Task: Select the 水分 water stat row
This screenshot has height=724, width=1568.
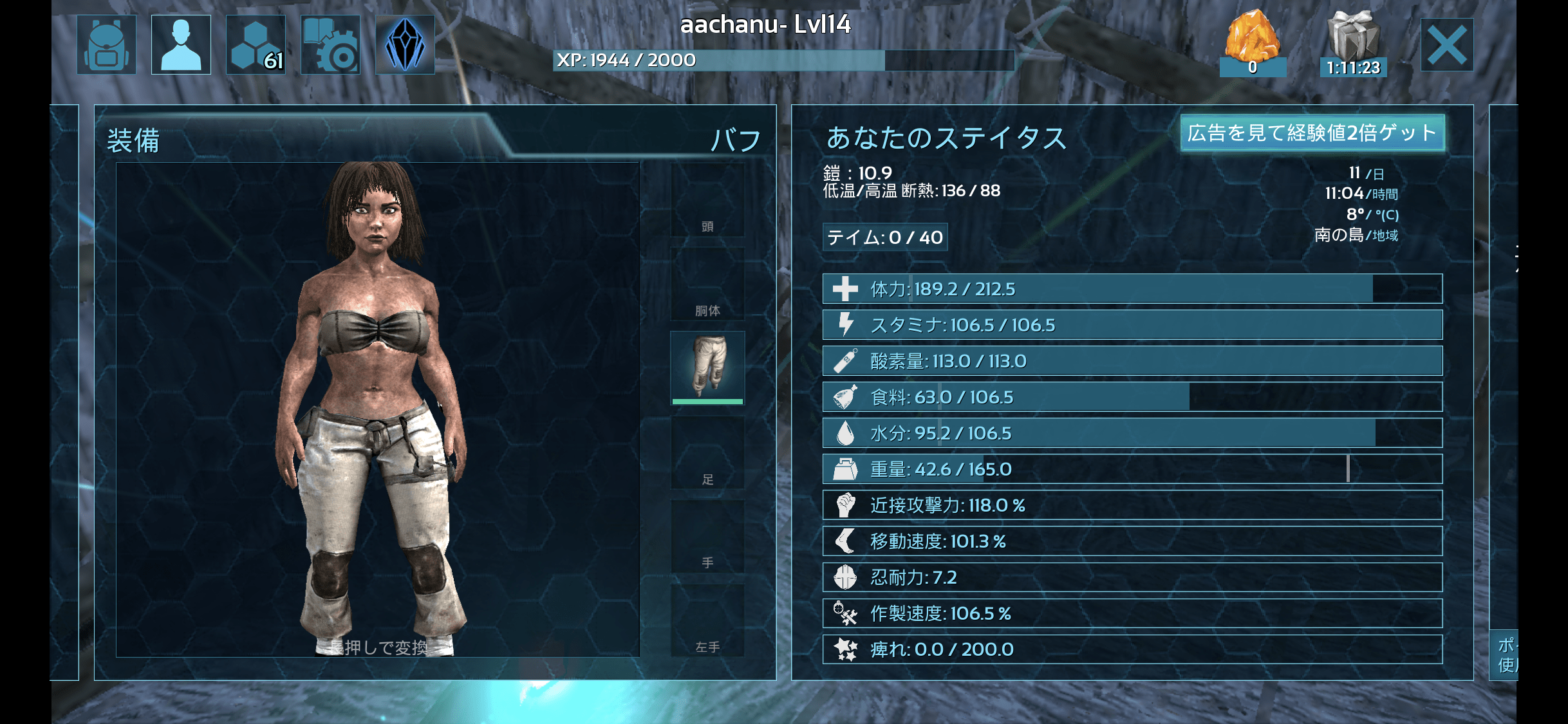Action: (1132, 433)
